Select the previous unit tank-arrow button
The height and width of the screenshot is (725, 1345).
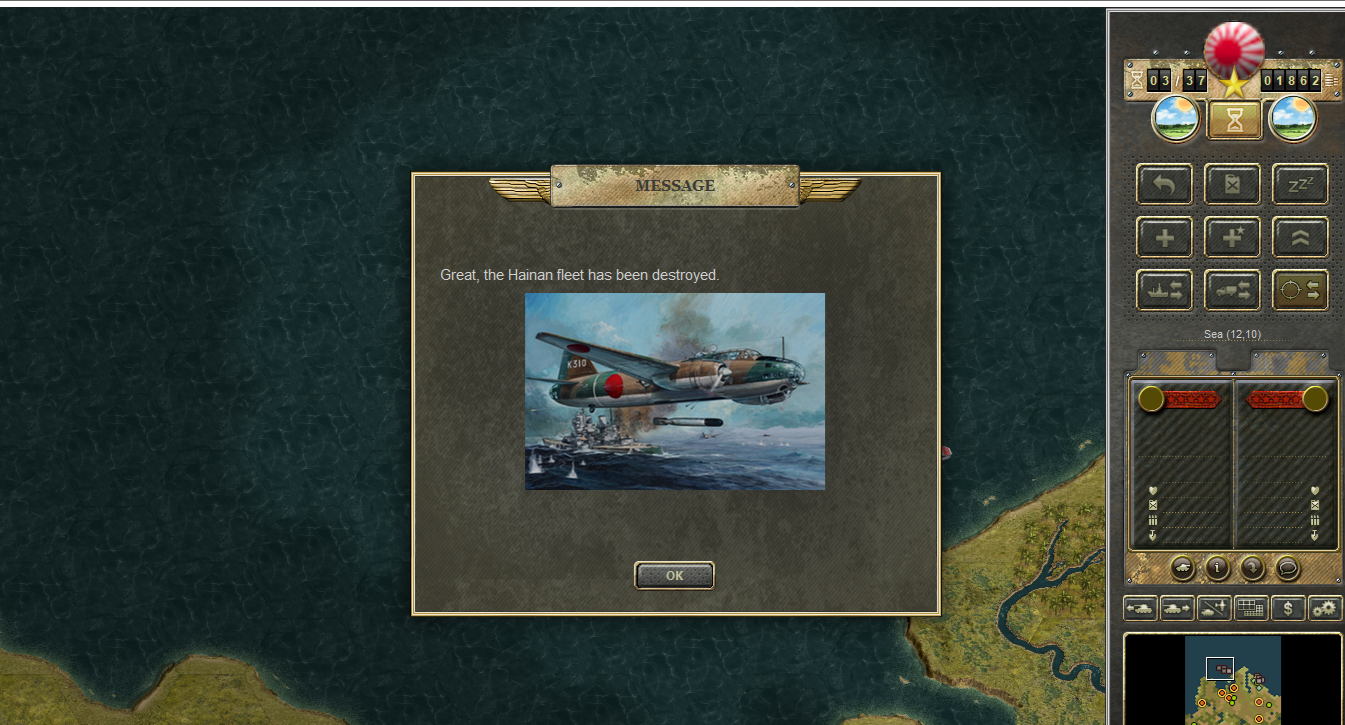coord(1140,607)
